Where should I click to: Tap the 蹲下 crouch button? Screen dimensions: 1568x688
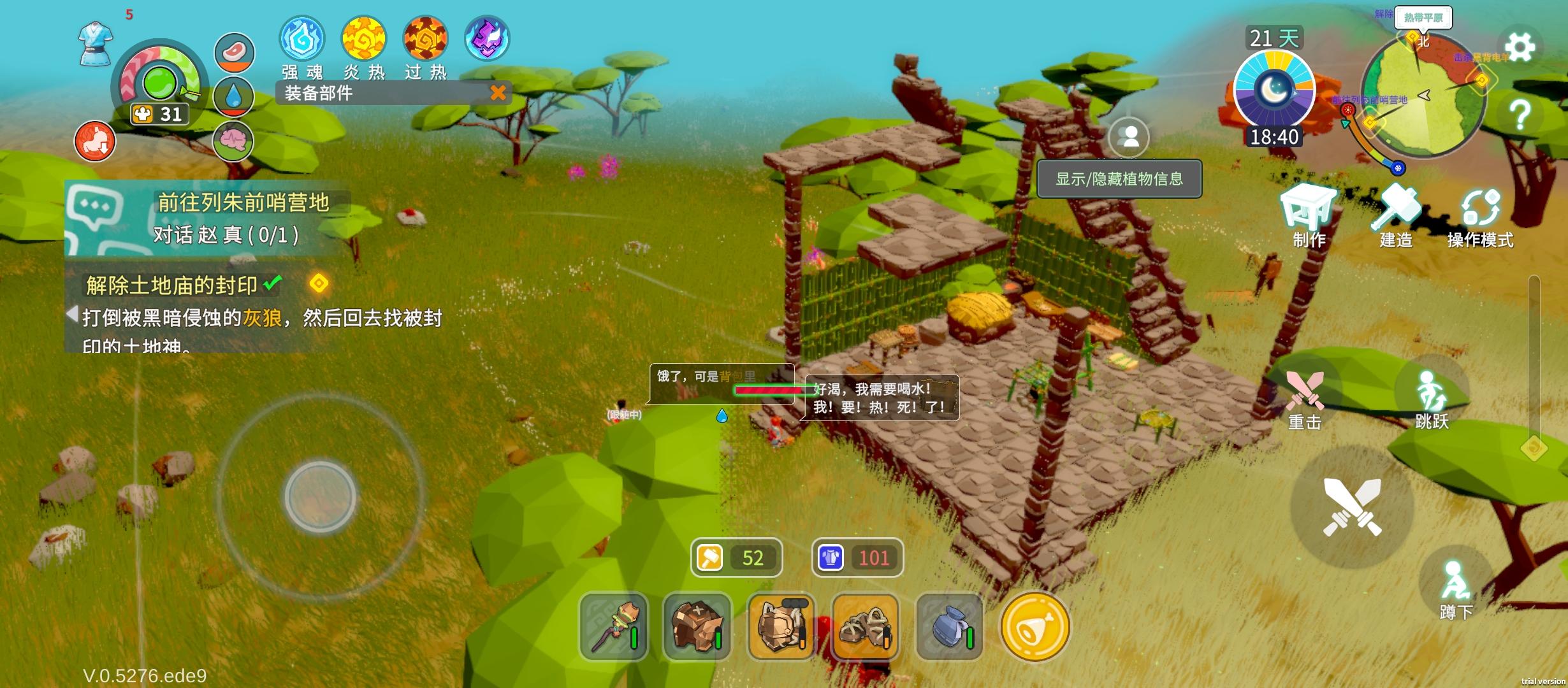(x=1456, y=583)
